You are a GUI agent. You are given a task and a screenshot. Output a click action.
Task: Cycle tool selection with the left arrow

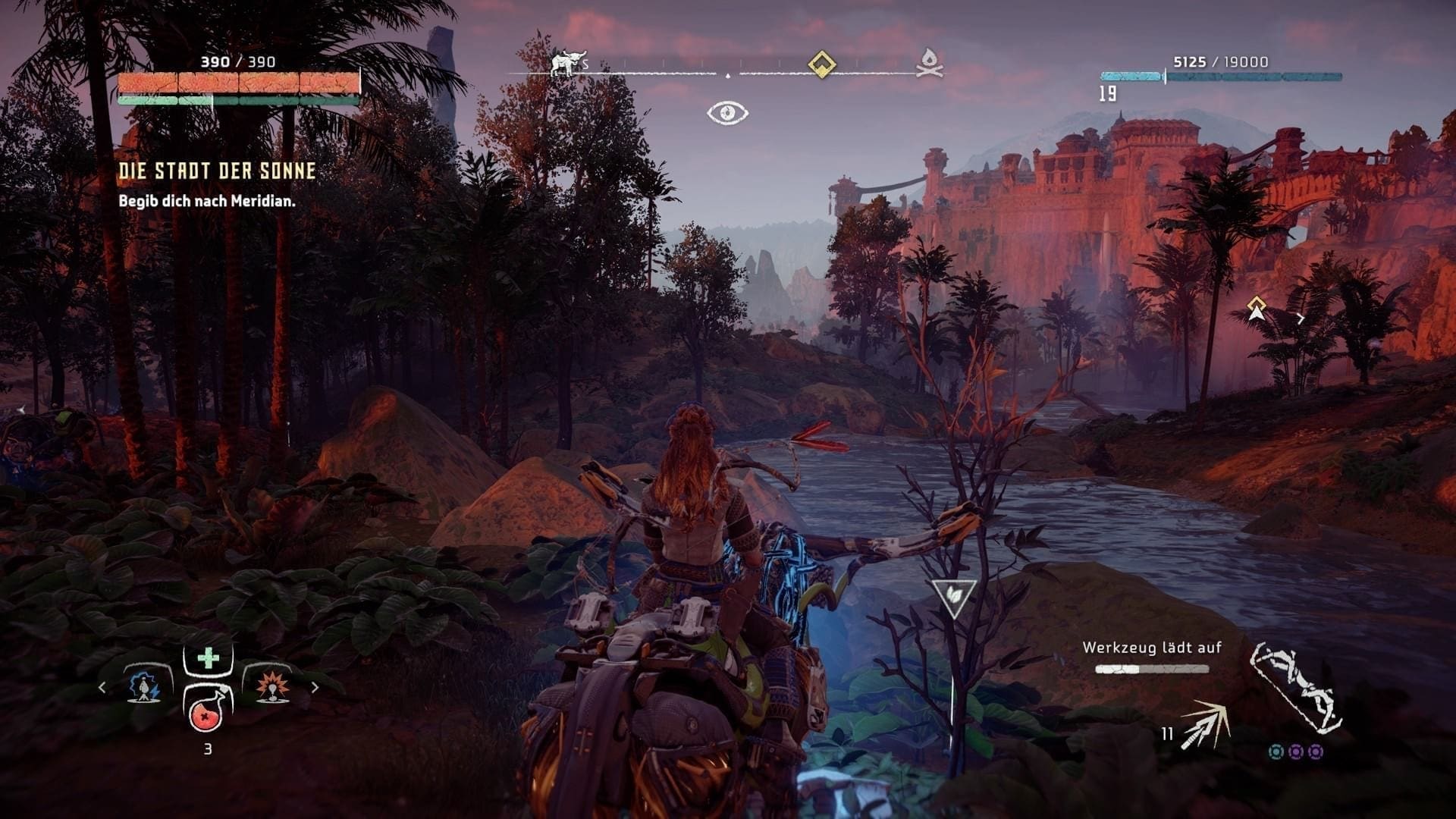click(x=102, y=688)
